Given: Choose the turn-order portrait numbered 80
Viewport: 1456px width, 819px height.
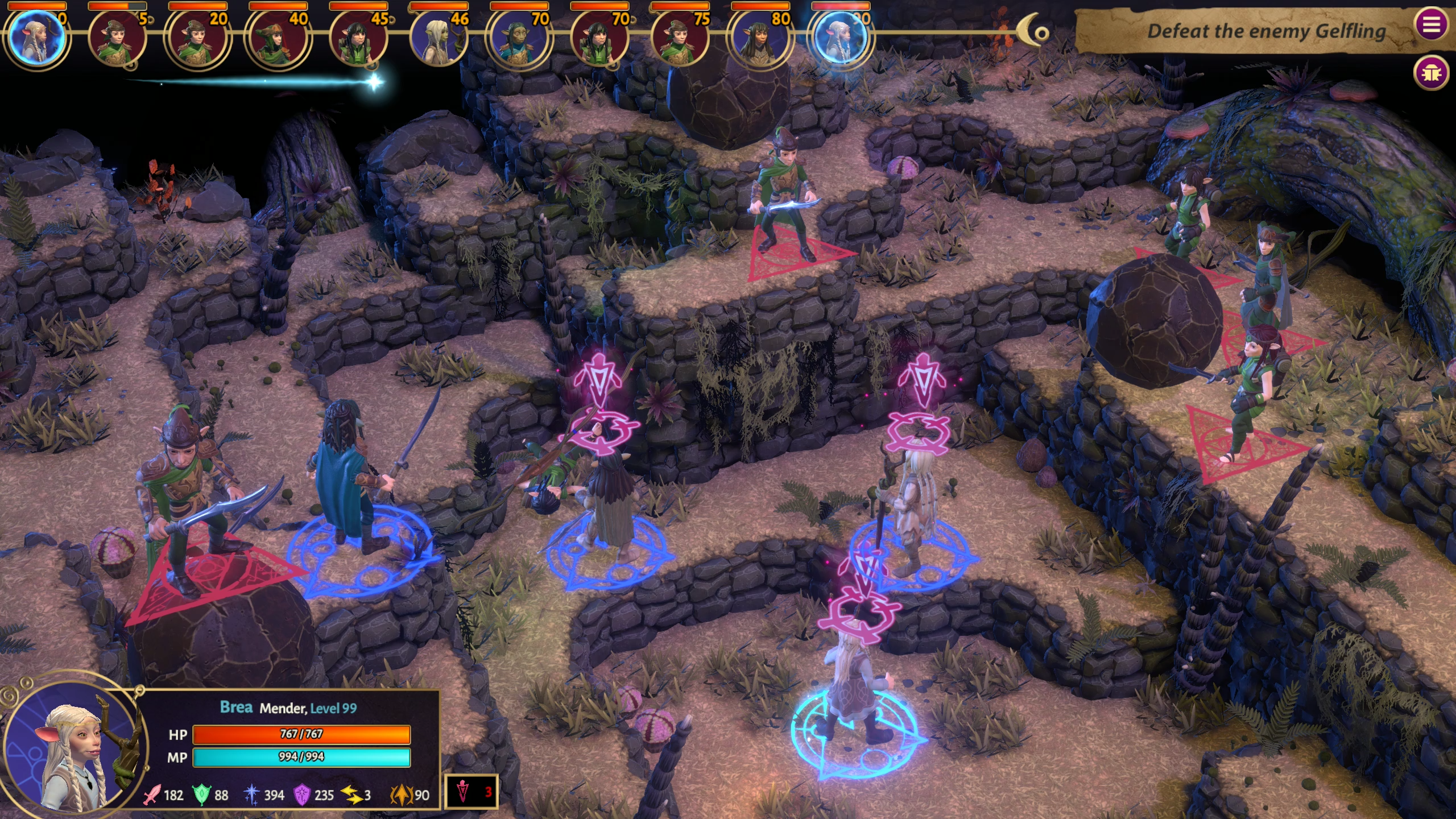Looking at the screenshot, I should pos(760,39).
